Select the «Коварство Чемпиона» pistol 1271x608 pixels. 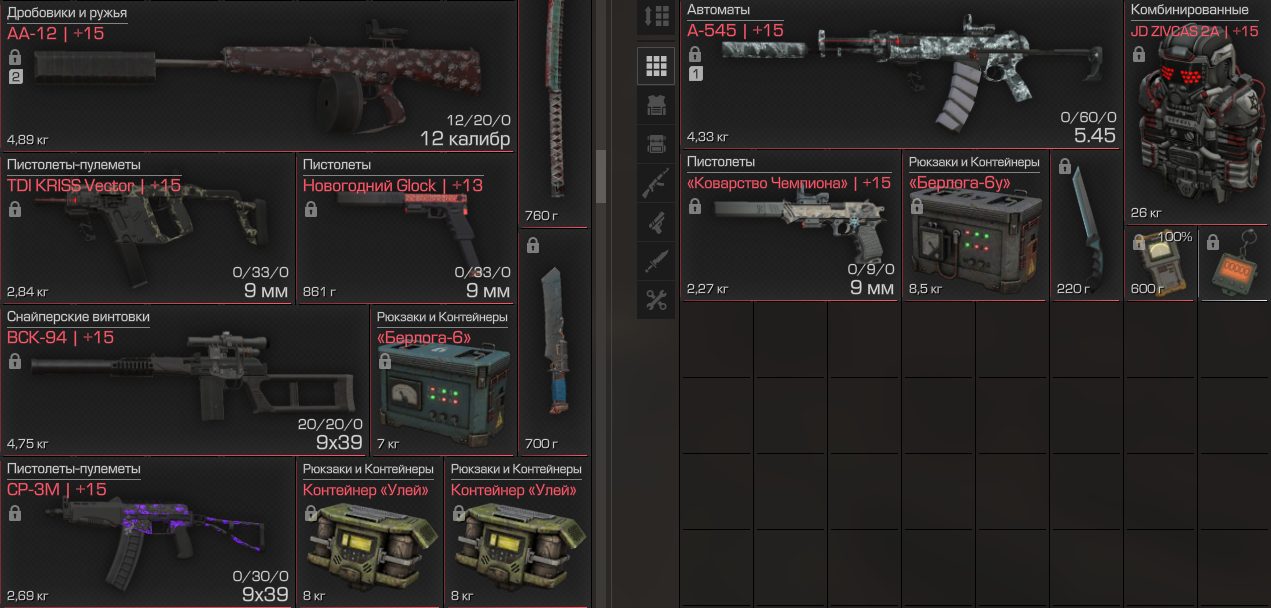coord(790,225)
